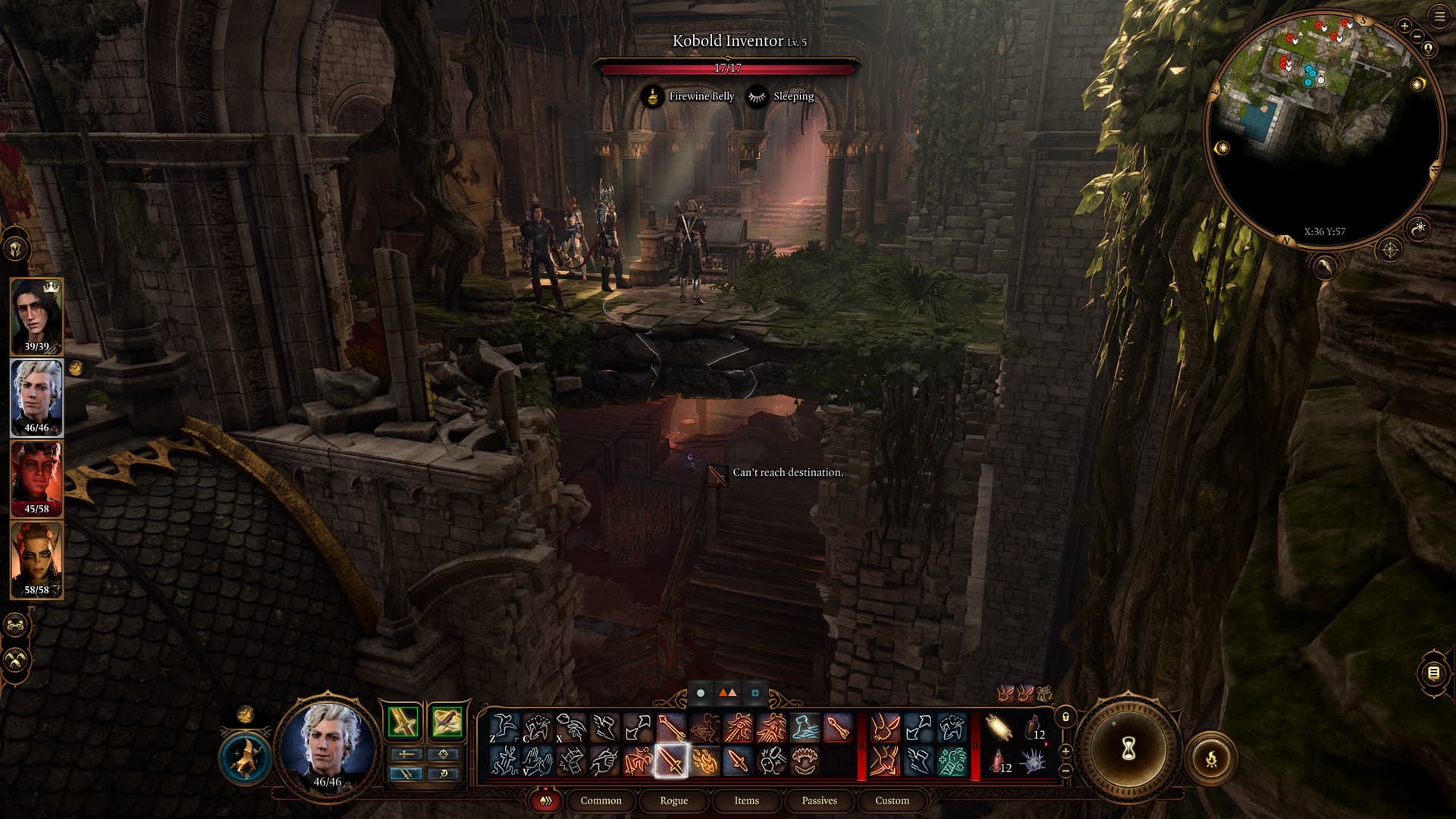The height and width of the screenshot is (819, 1456).
Task: Open the Common actions tab
Action: (x=601, y=800)
